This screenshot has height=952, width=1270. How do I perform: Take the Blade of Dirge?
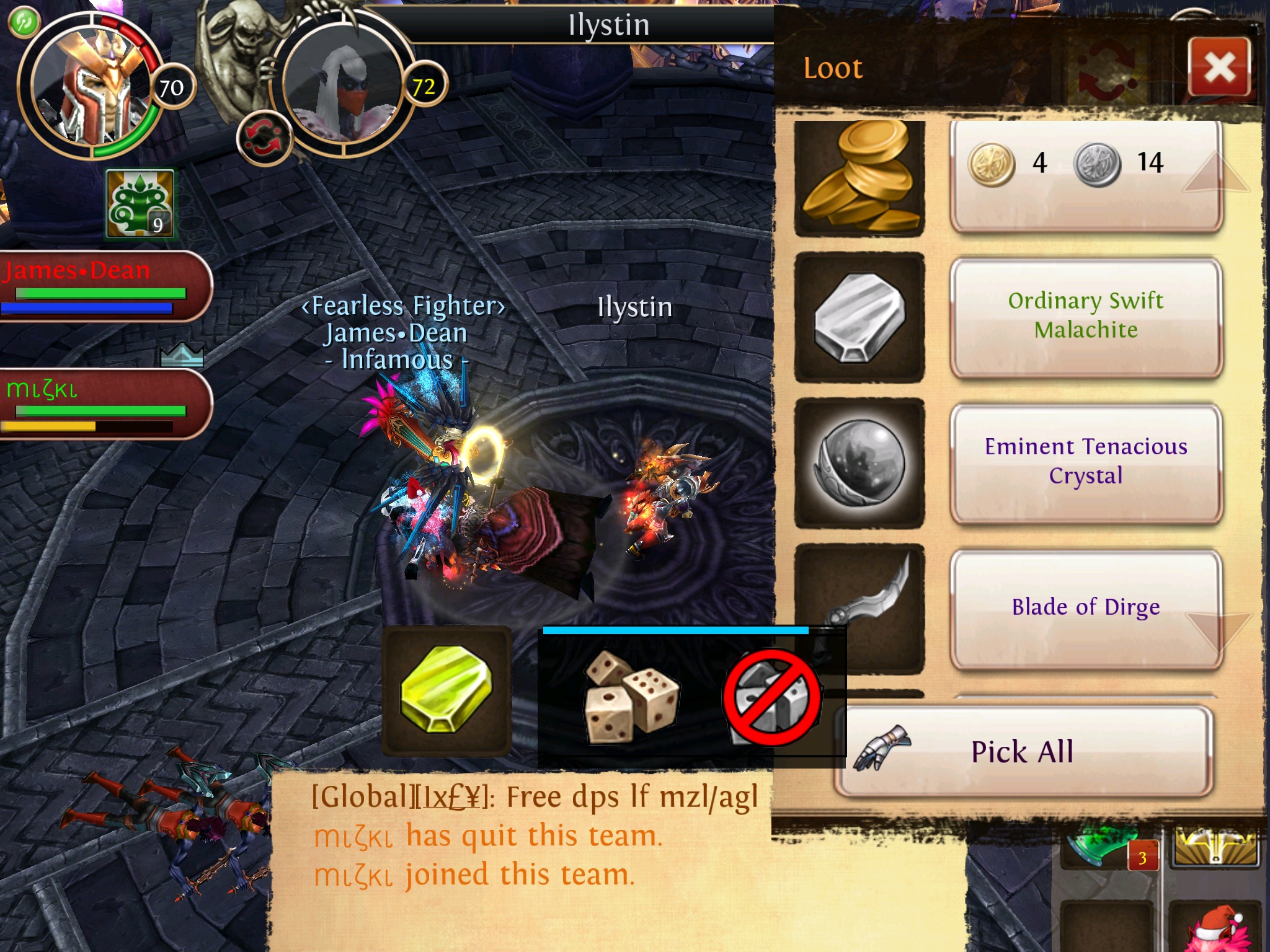pos(1085,607)
